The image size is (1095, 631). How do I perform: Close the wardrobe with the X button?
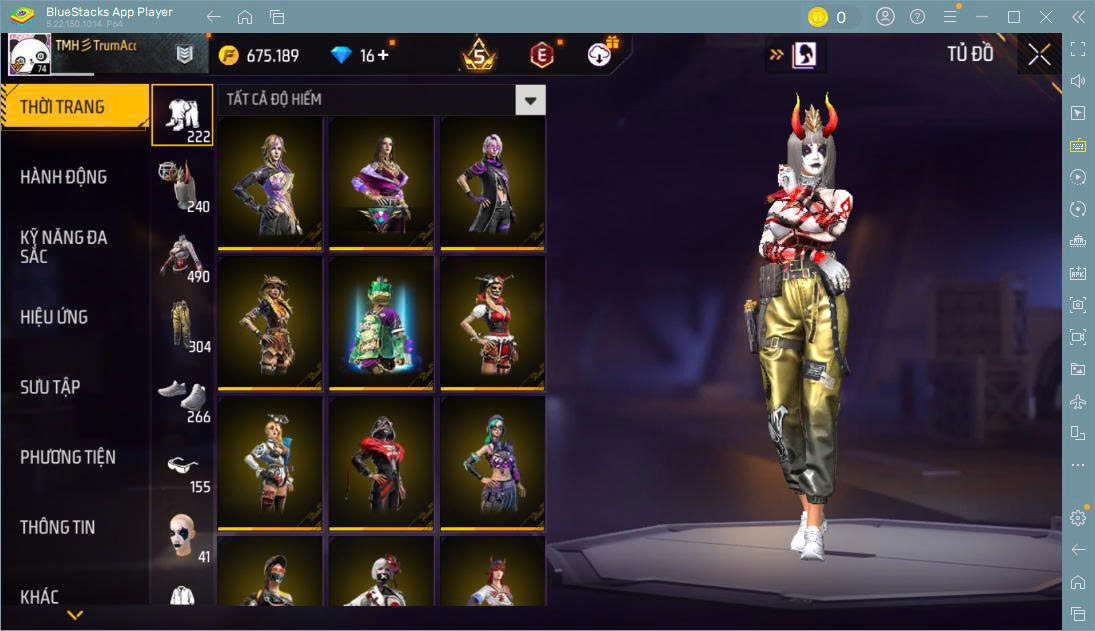pos(1039,55)
